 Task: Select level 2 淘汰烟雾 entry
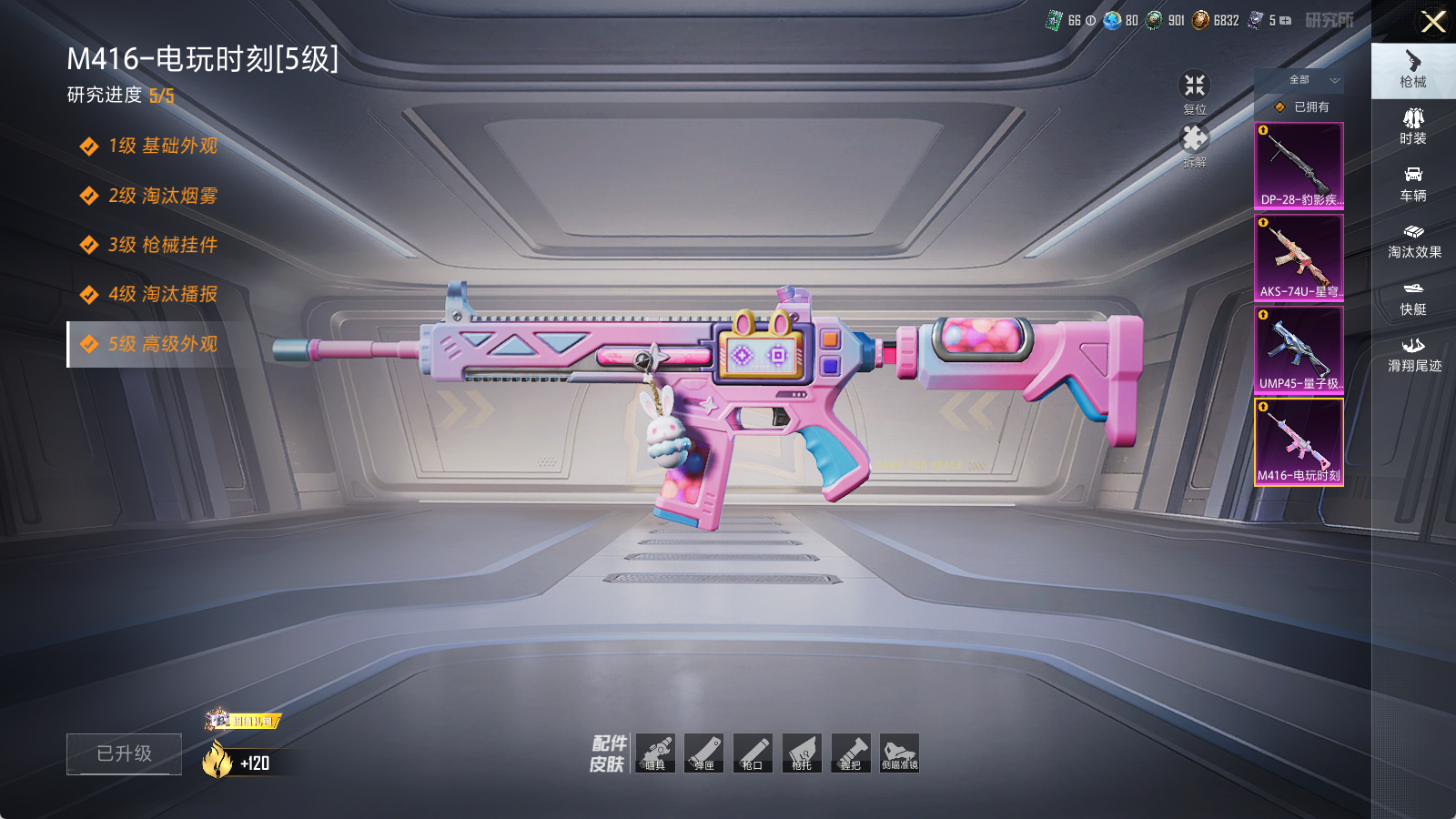coord(162,196)
